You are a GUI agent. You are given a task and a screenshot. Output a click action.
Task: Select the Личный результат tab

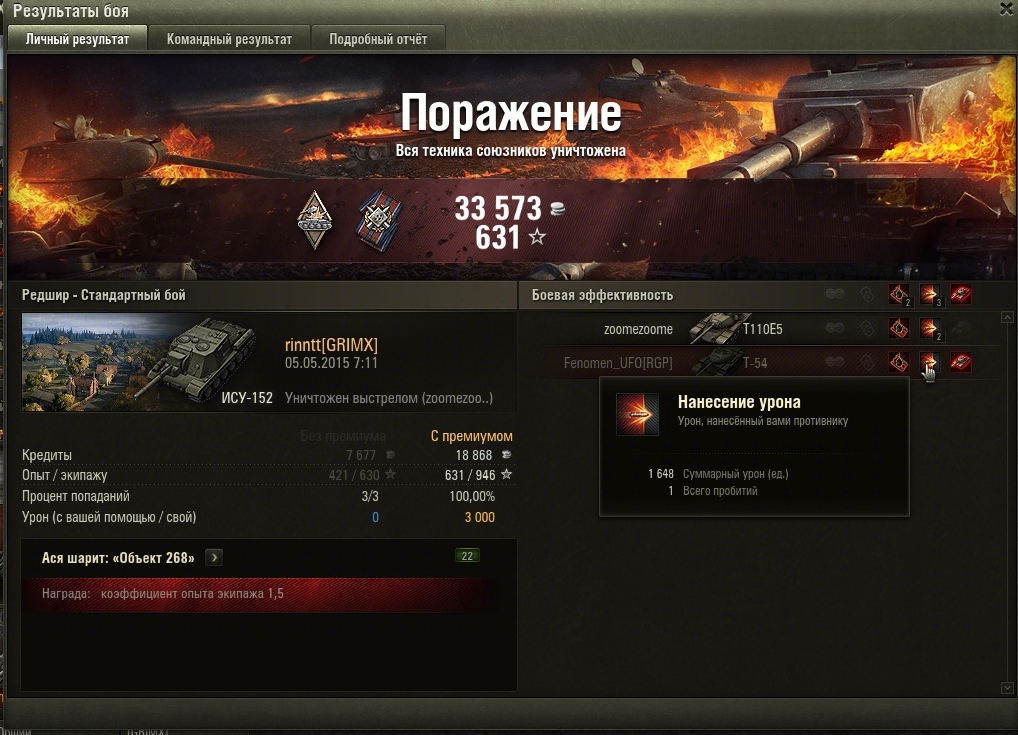[77, 39]
